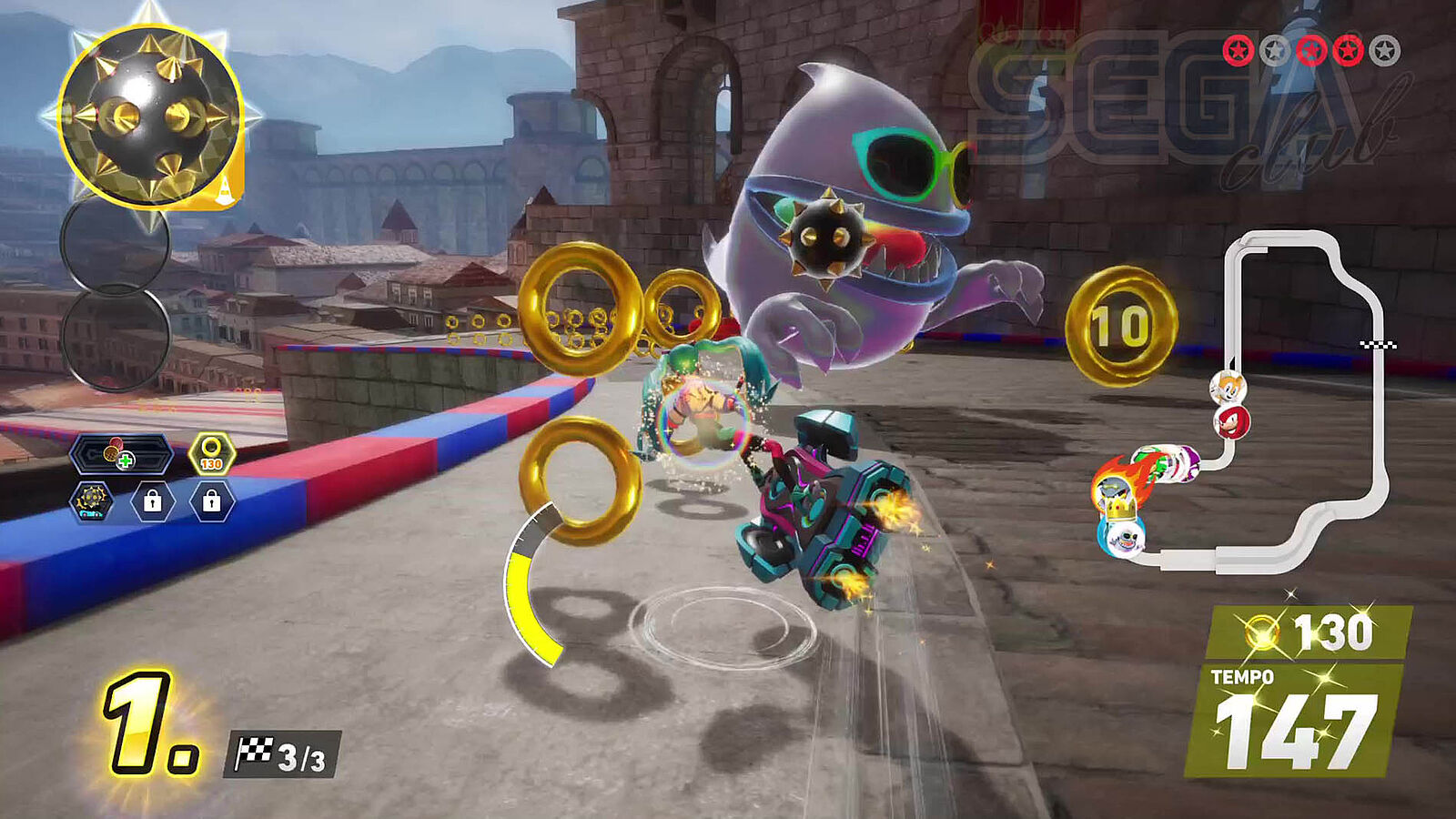Select Knuckles' marker on the minimap

(1232, 422)
